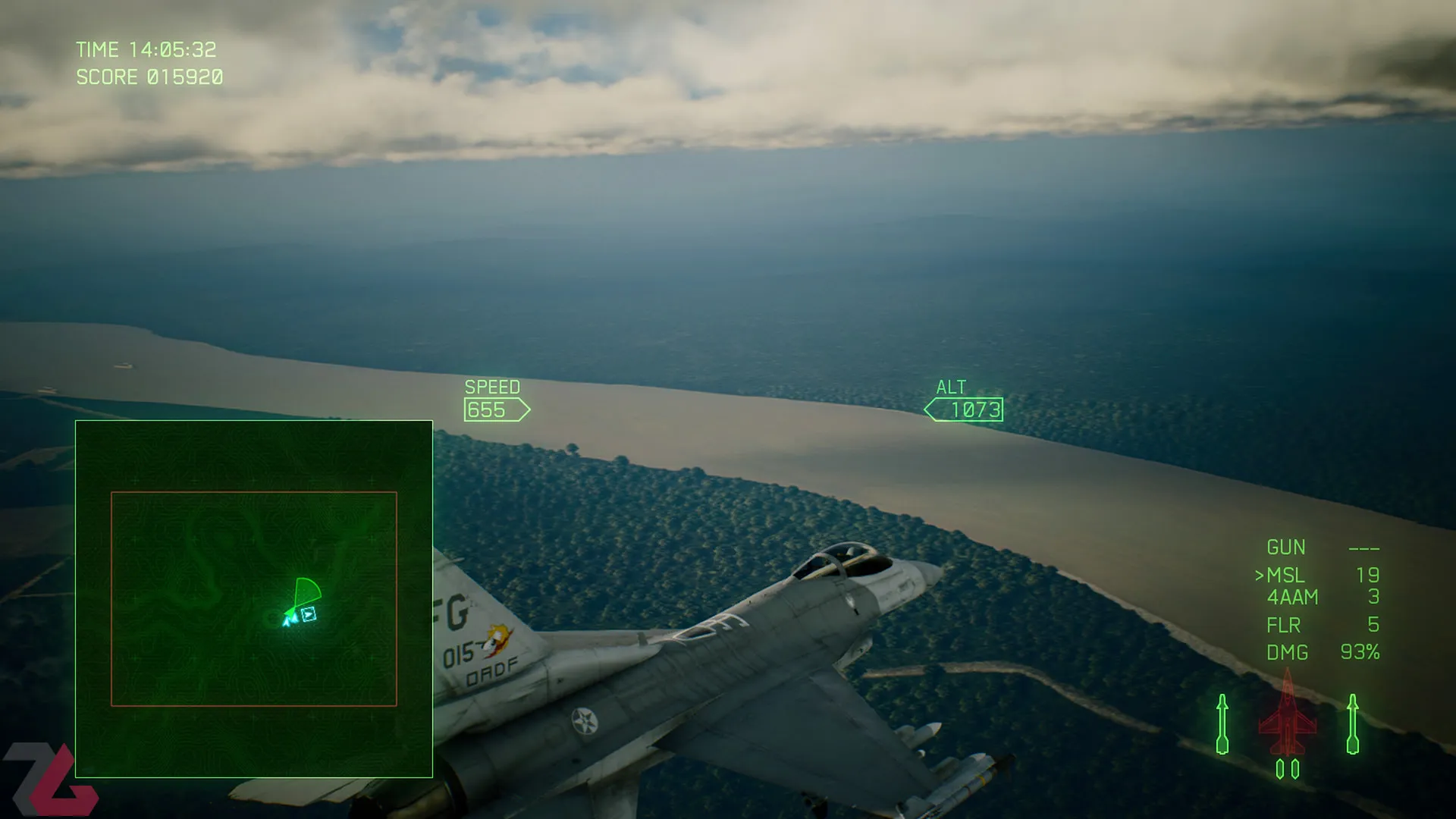Viewport: 1456px width, 819px height.
Task: Click the player aircraft marker on radar
Action: [x=290, y=620]
